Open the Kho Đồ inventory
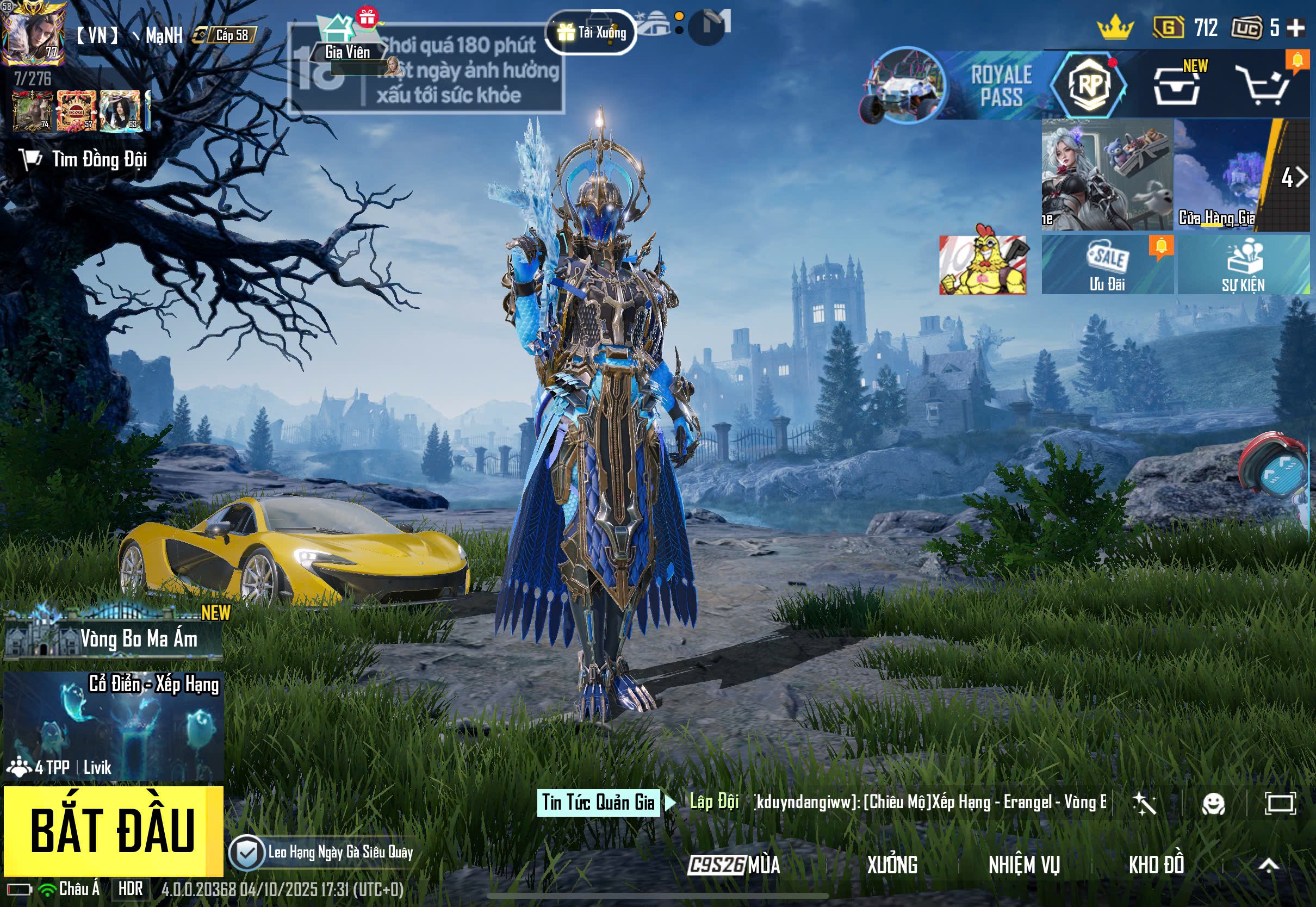Viewport: 1316px width, 907px height. [x=1156, y=865]
